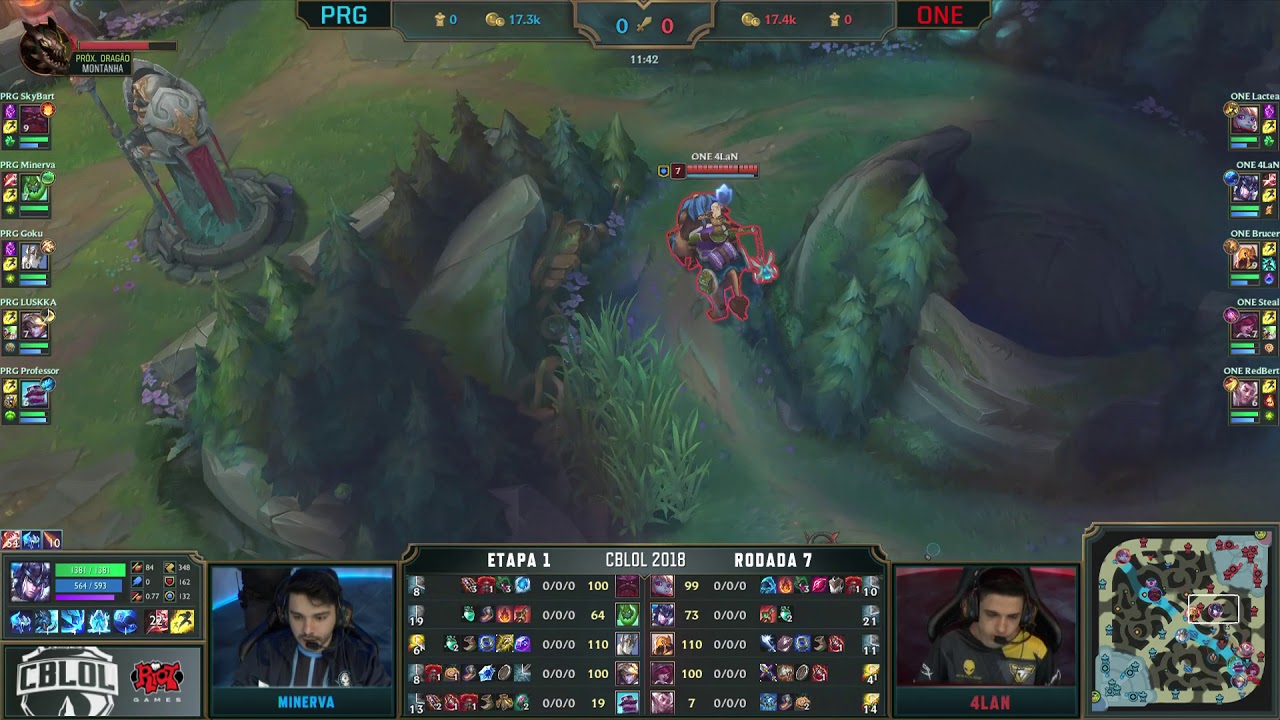Click the Riot Games logo
This screenshot has width=1280, height=720.
pyautogui.click(x=158, y=678)
